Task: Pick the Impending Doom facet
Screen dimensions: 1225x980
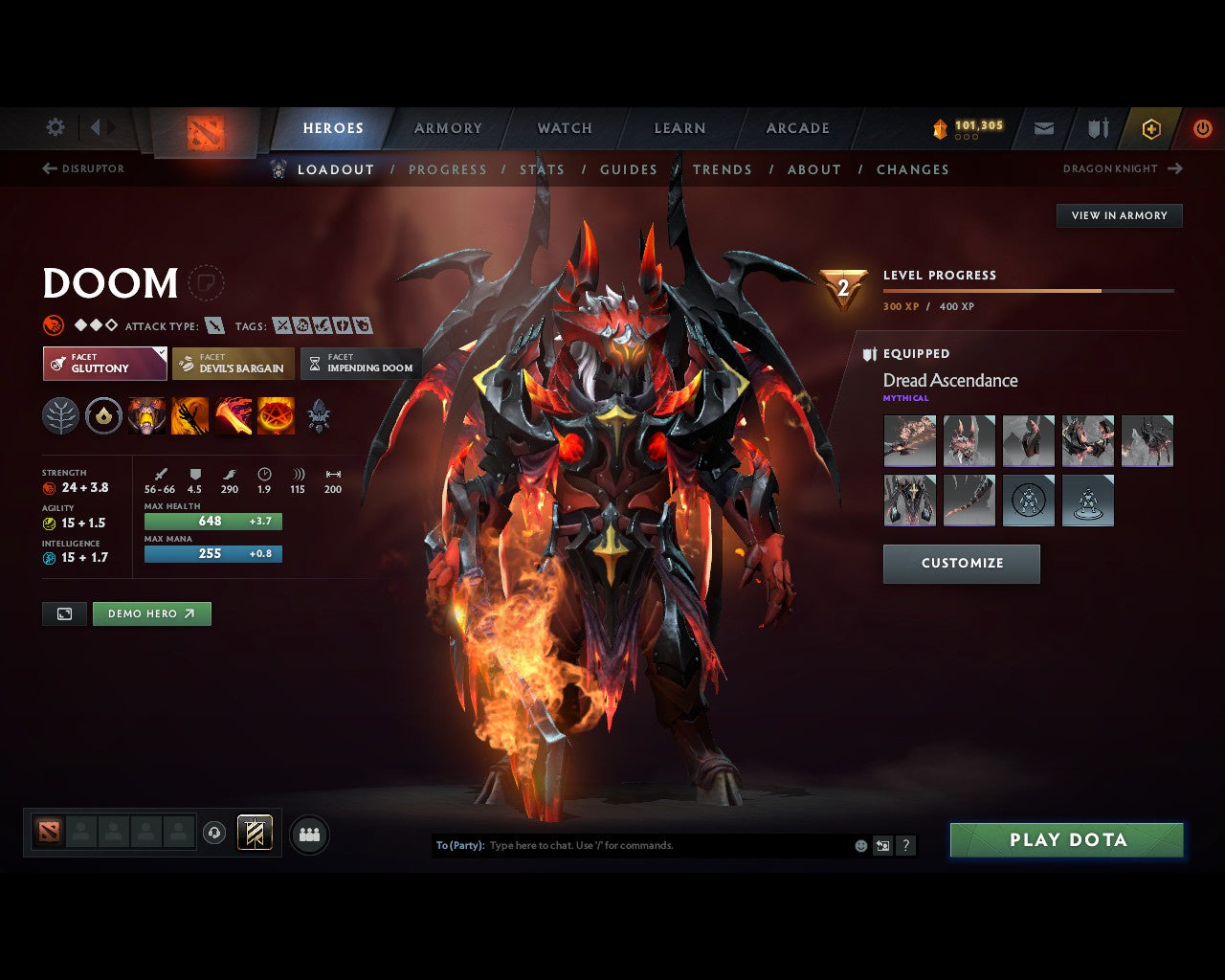Action: point(361,364)
